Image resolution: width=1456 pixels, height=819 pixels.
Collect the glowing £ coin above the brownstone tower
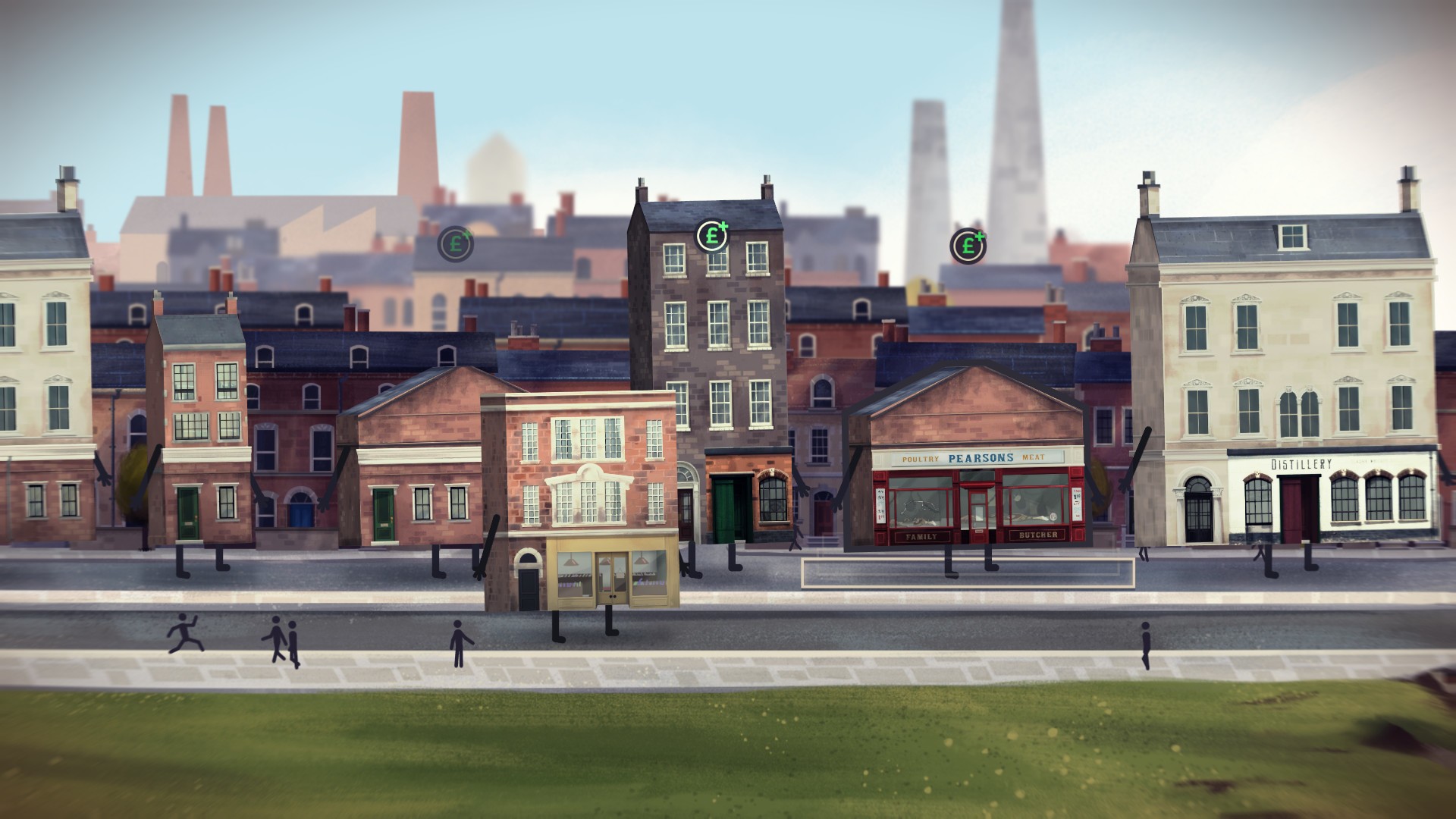coord(711,236)
